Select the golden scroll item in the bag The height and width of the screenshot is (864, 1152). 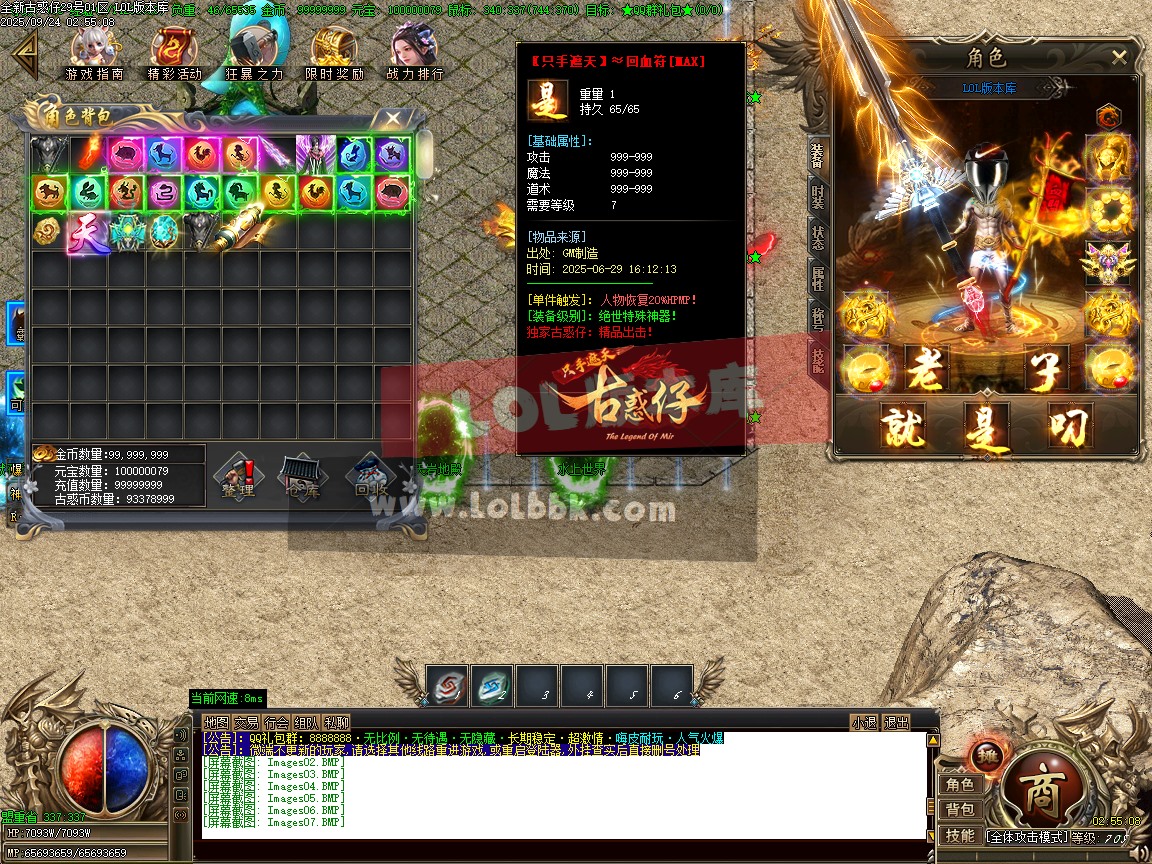[x=240, y=230]
